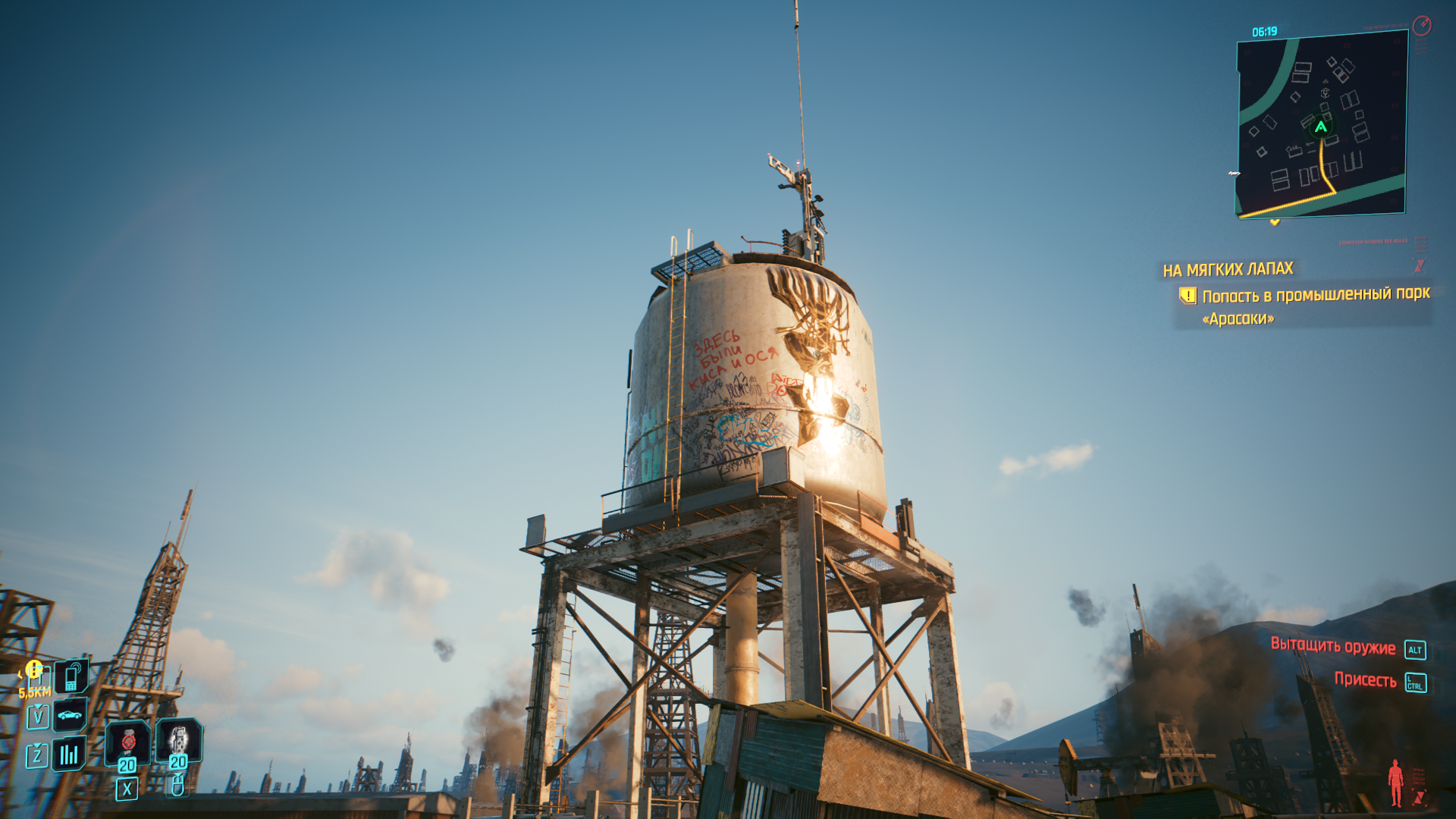Image resolution: width=1456 pixels, height=819 pixels.
Task: Open the radio bars icon
Action: pyautogui.click(x=69, y=754)
